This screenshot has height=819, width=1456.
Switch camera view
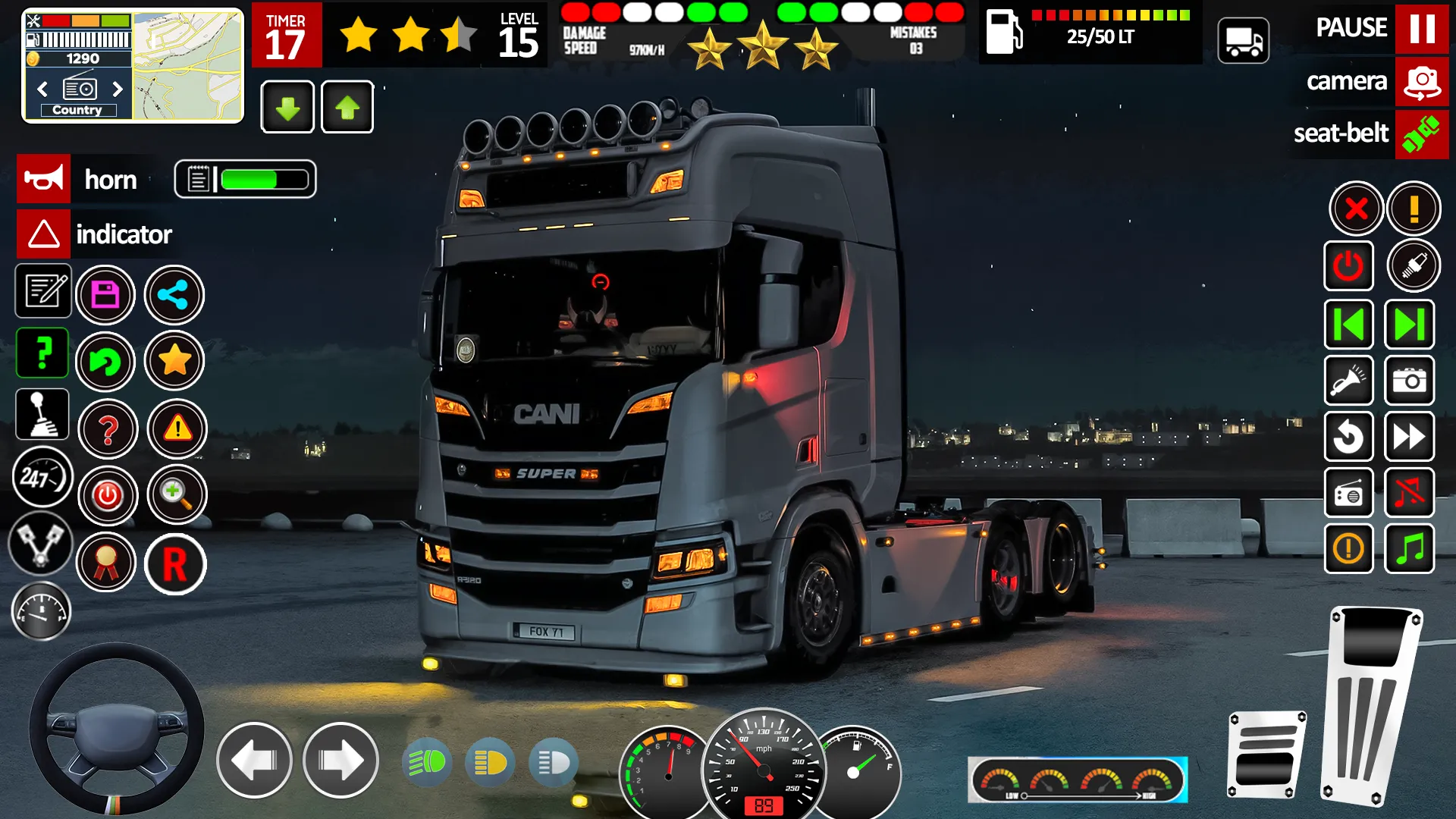[x=1421, y=81]
